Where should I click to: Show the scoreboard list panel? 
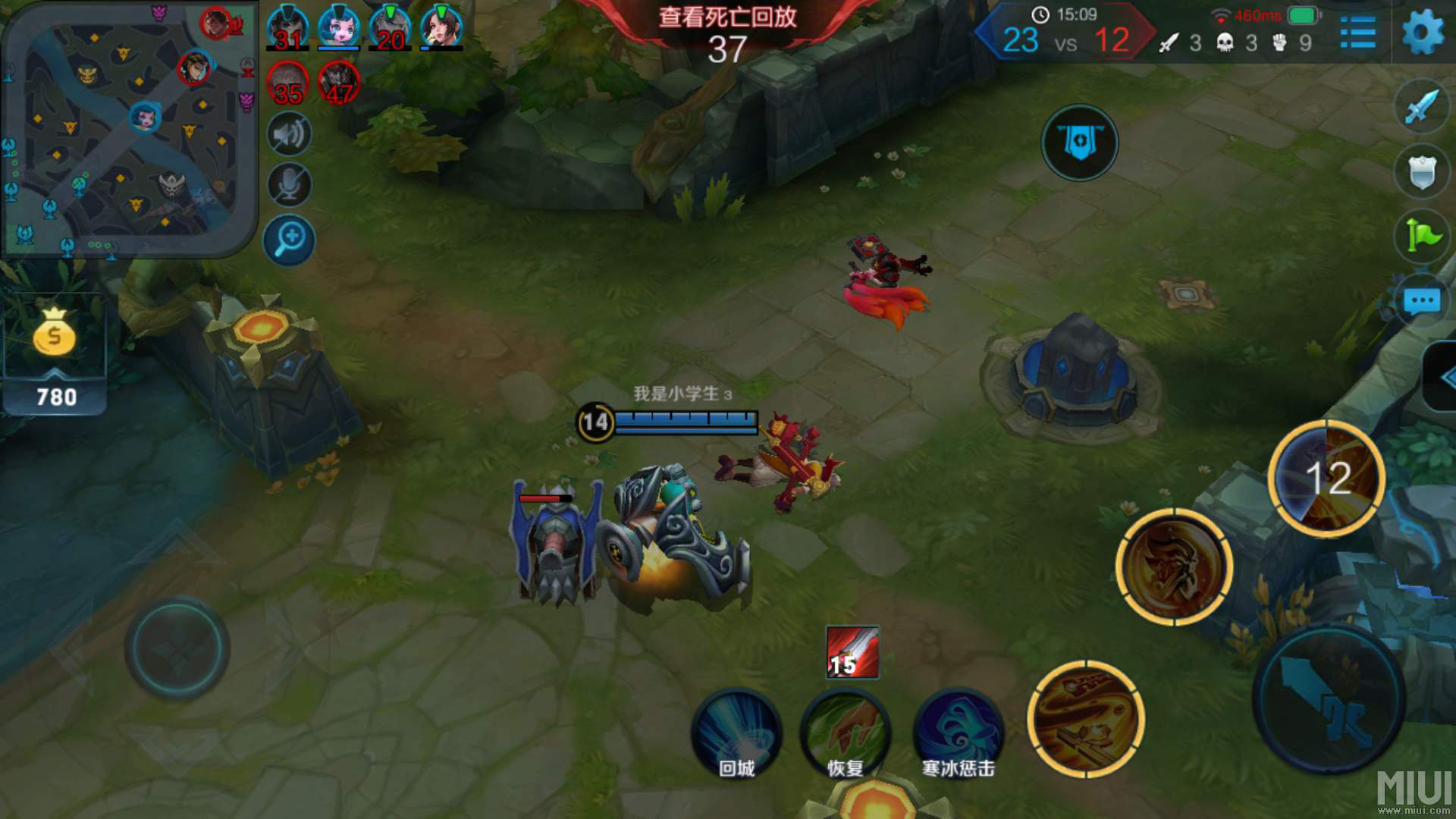(1357, 33)
